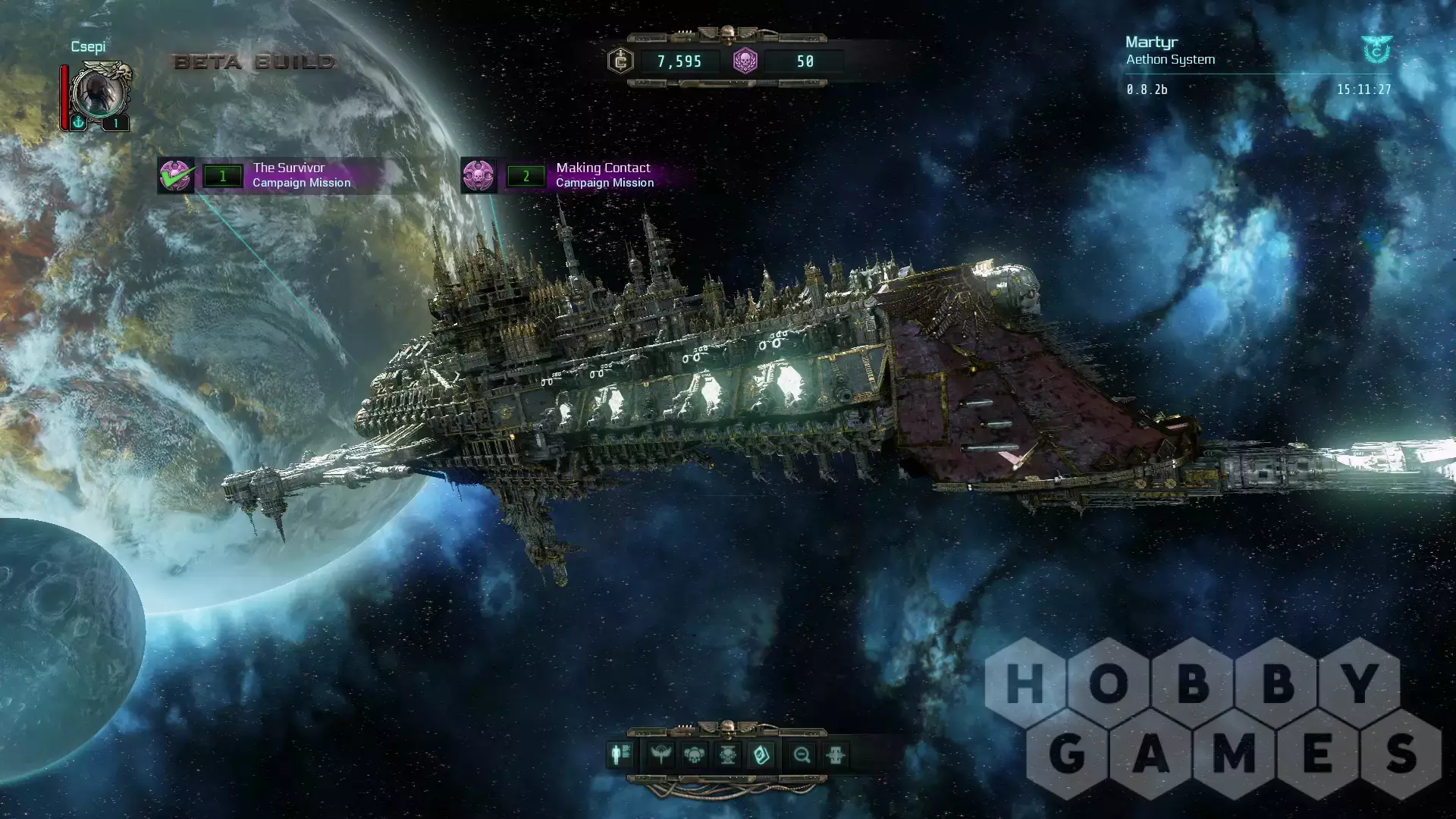Zoom out with the magnifier button
The image size is (1456, 819).
[802, 755]
